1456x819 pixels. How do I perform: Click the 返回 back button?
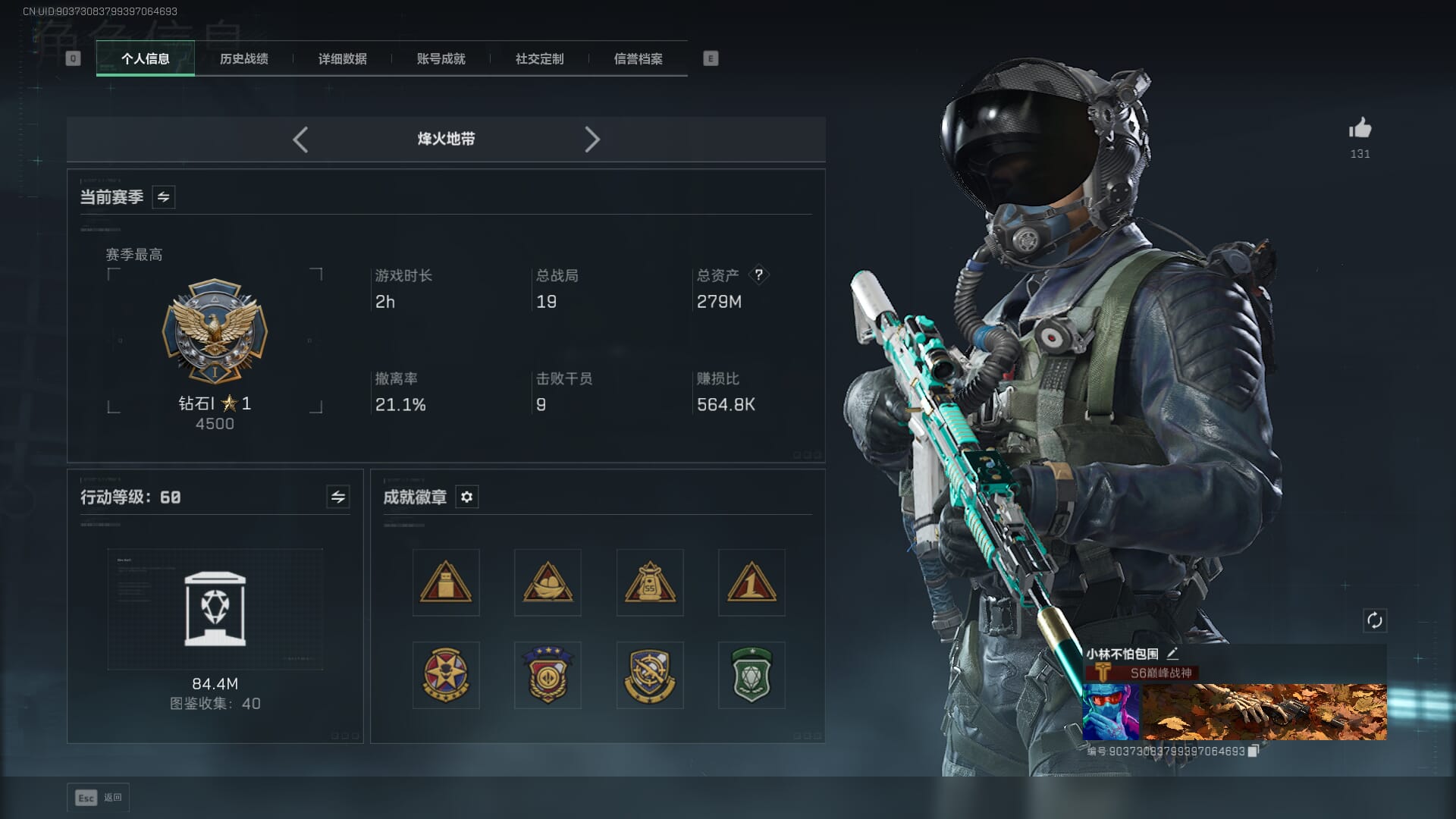(x=99, y=798)
